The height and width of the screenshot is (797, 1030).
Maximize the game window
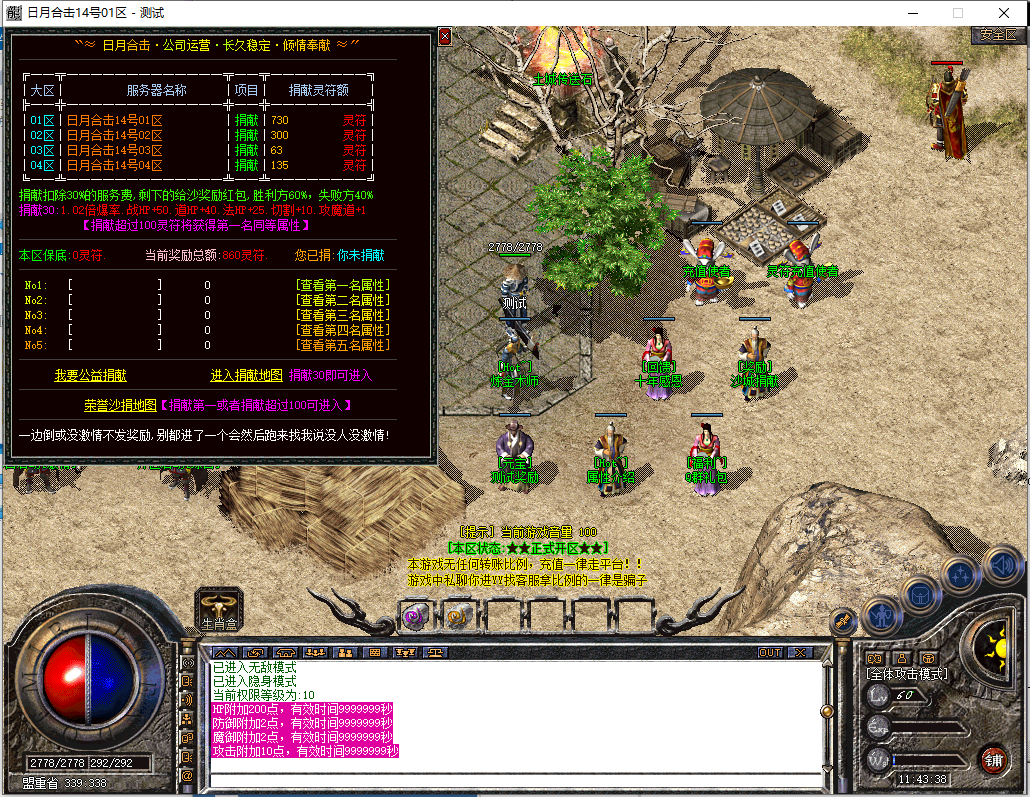click(x=957, y=13)
